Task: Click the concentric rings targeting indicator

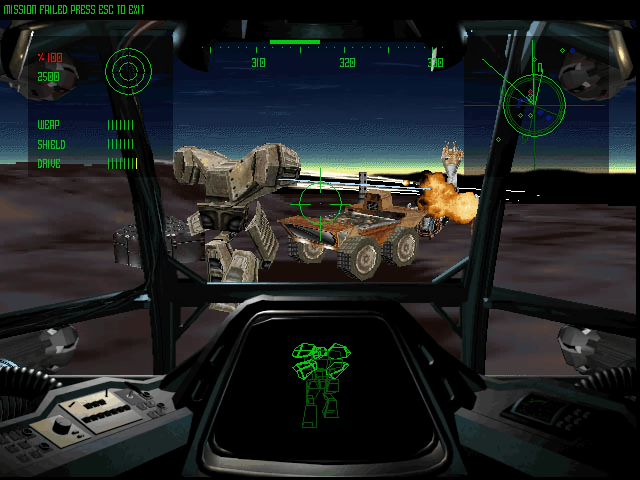Action: tap(127, 70)
